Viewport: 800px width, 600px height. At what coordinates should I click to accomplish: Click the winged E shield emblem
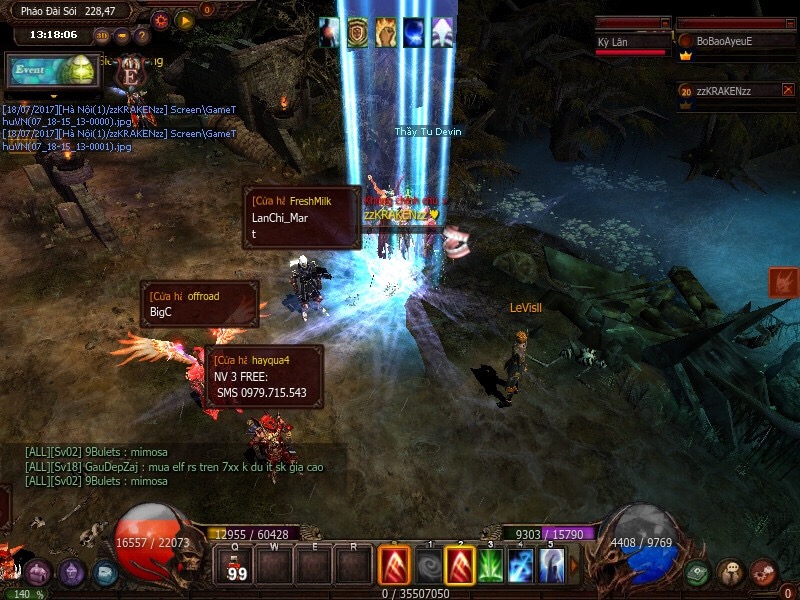pyautogui.click(x=129, y=72)
